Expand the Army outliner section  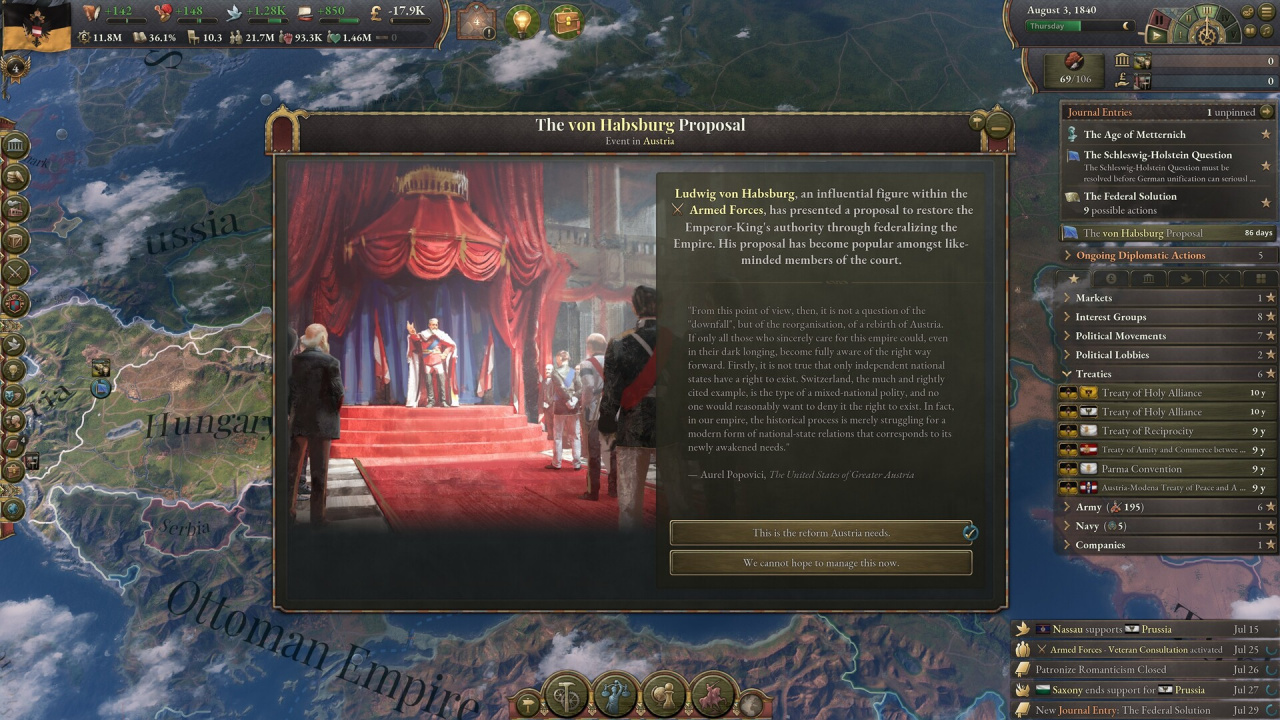1088,507
